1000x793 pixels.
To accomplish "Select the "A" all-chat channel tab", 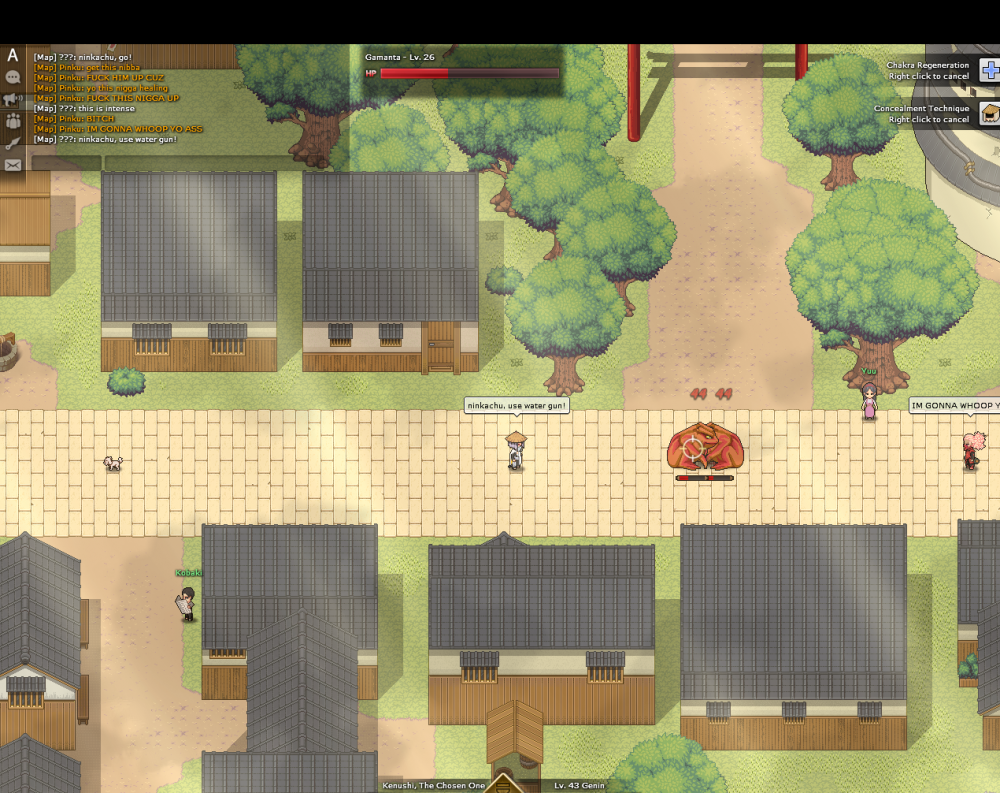I will tap(13, 55).
